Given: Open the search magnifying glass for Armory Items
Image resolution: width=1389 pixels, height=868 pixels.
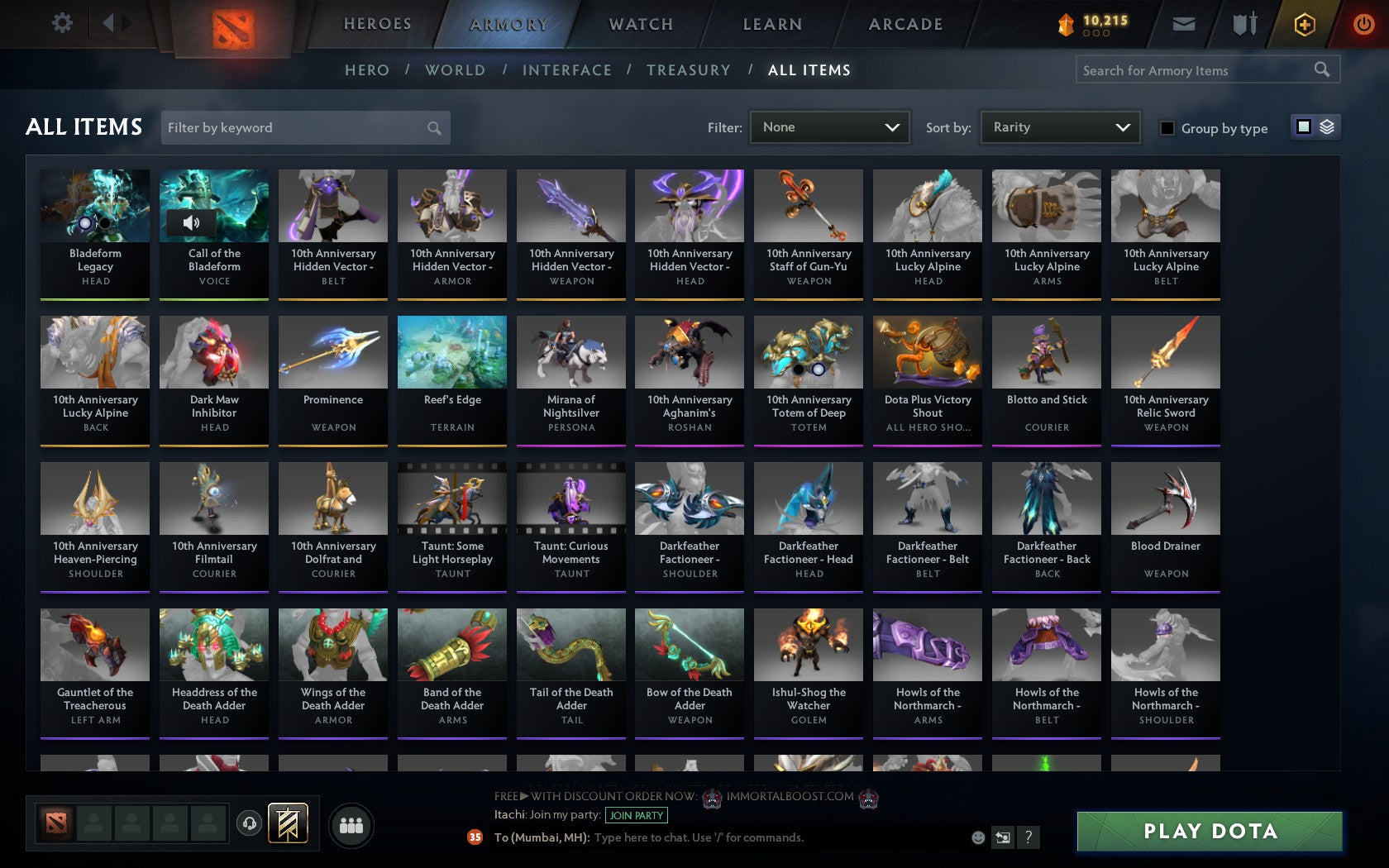Looking at the screenshot, I should [1320, 69].
